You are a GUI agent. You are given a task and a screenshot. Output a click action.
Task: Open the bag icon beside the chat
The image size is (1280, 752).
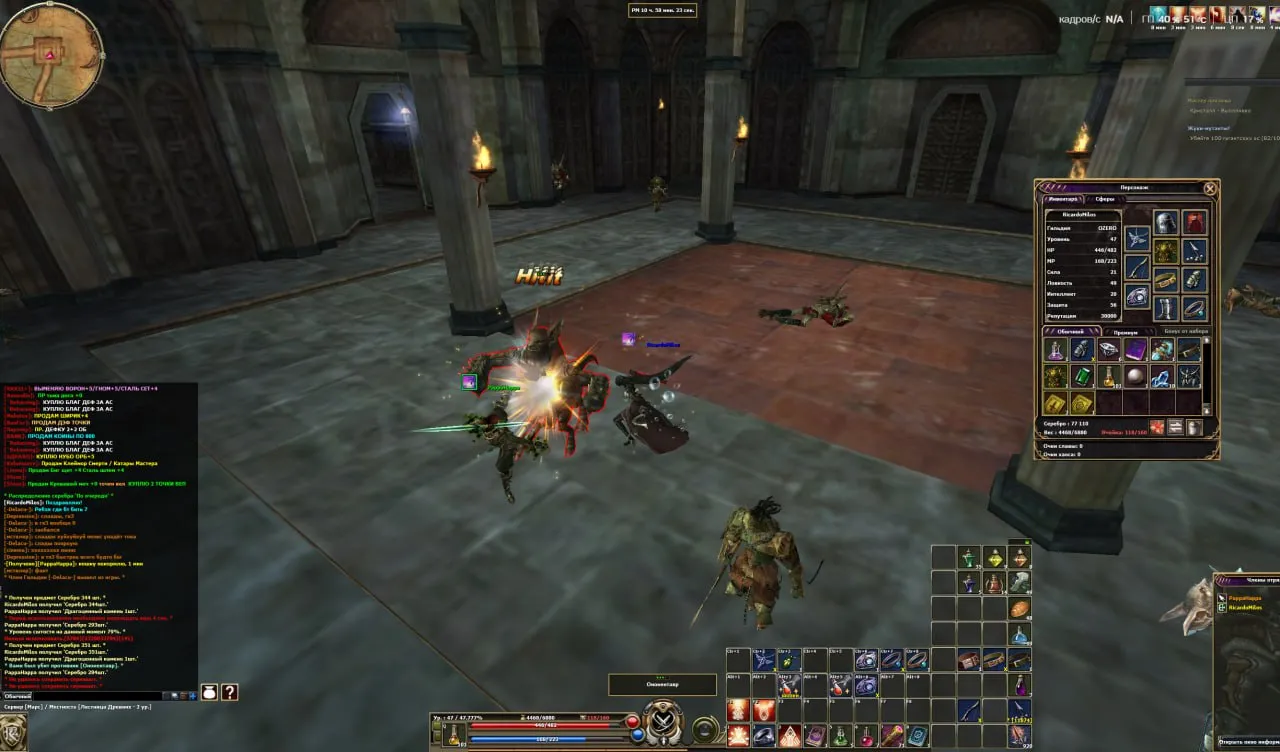(209, 692)
